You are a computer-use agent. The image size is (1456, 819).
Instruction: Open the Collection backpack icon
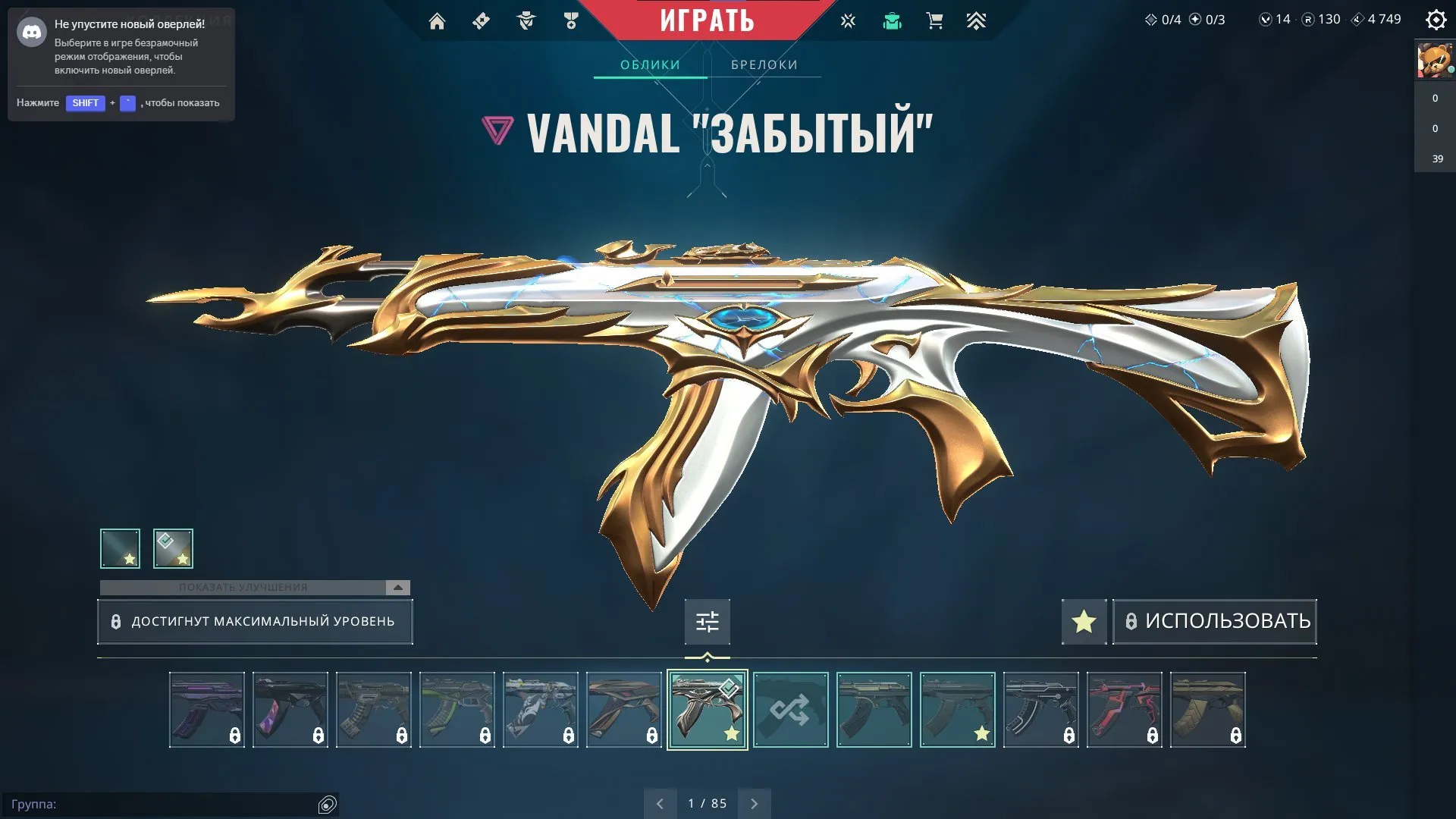coord(893,20)
